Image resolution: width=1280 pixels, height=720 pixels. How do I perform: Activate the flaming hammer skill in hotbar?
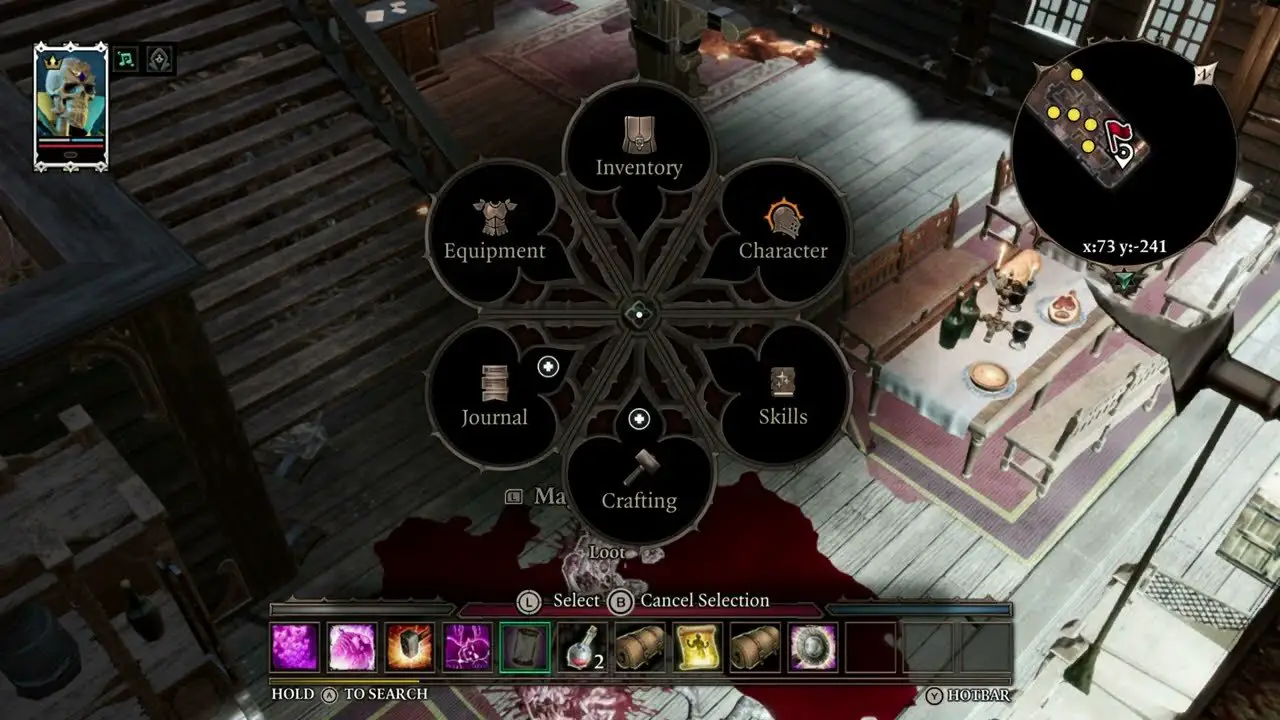tap(410, 647)
